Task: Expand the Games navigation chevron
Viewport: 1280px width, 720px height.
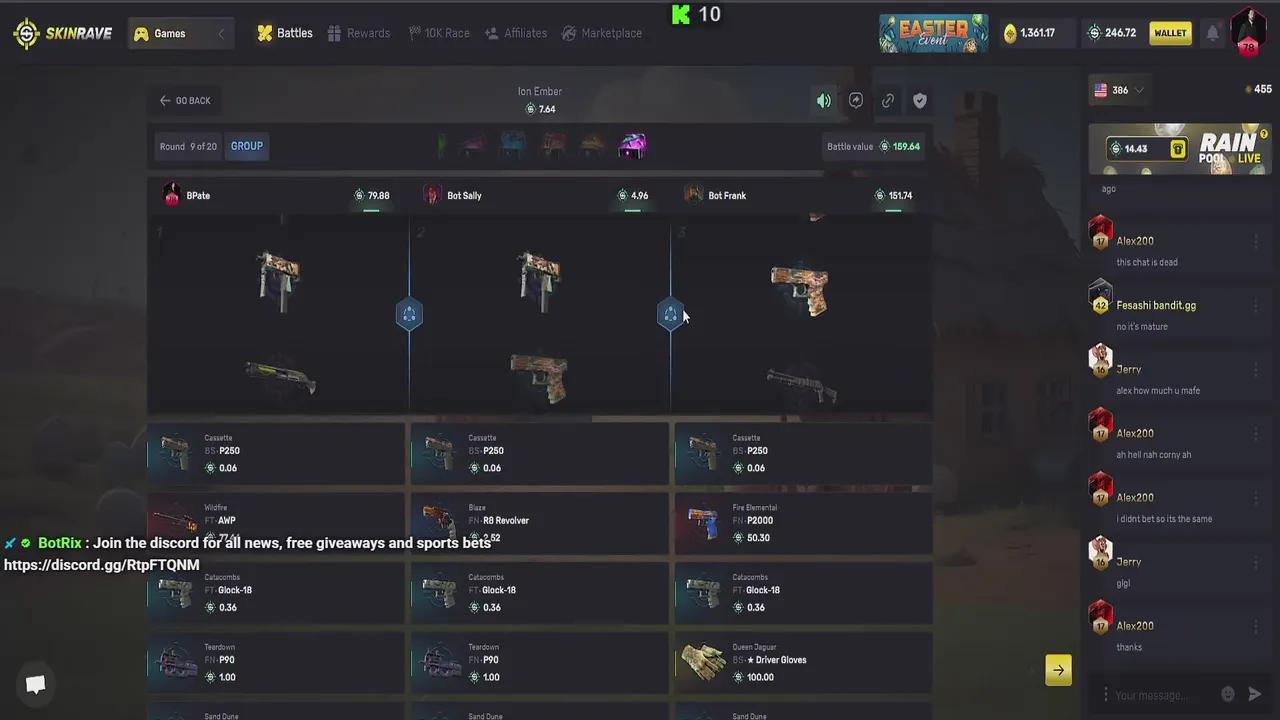Action: coord(221,33)
